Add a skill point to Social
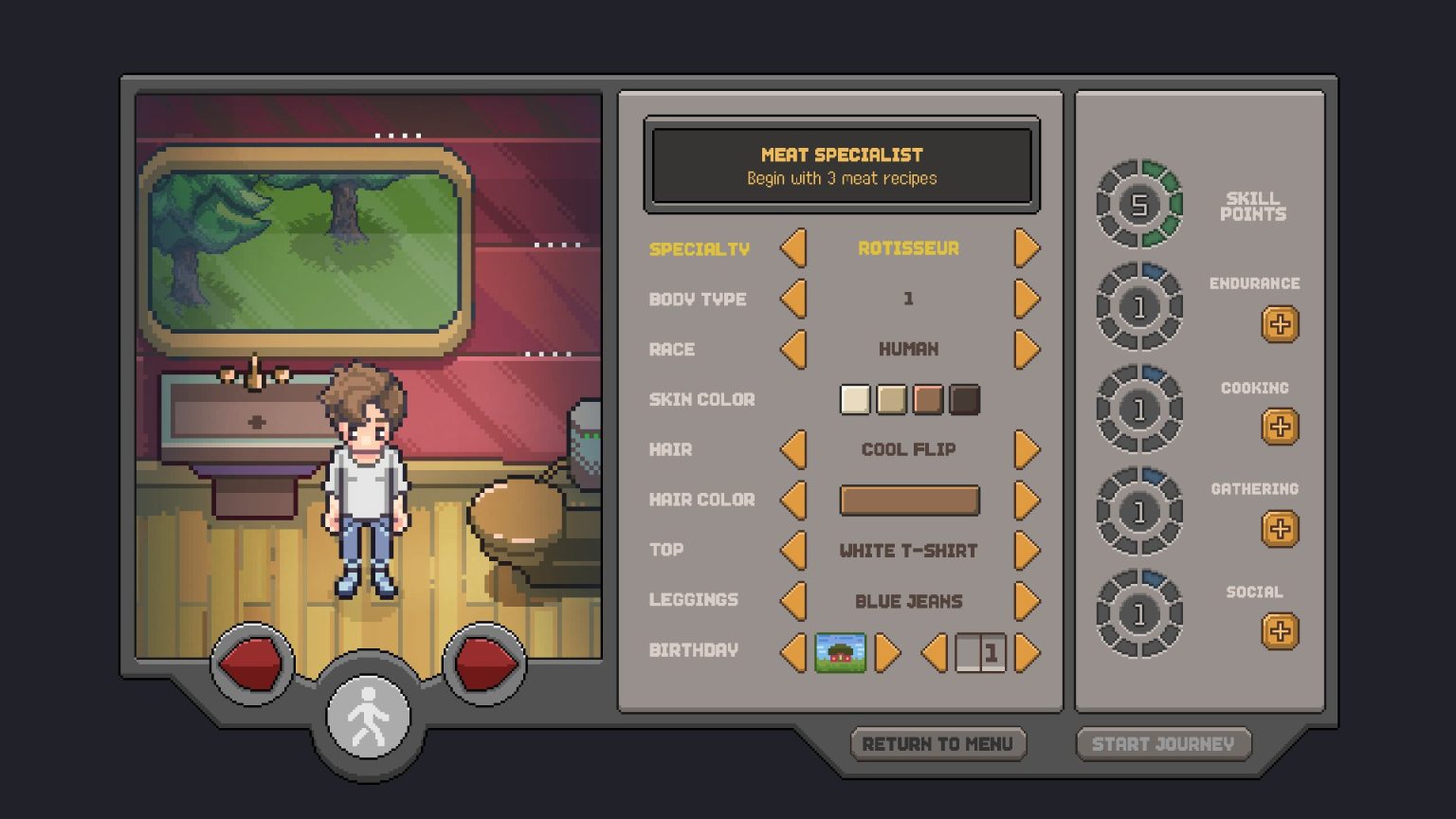The width and height of the screenshot is (1456, 819). [1280, 630]
